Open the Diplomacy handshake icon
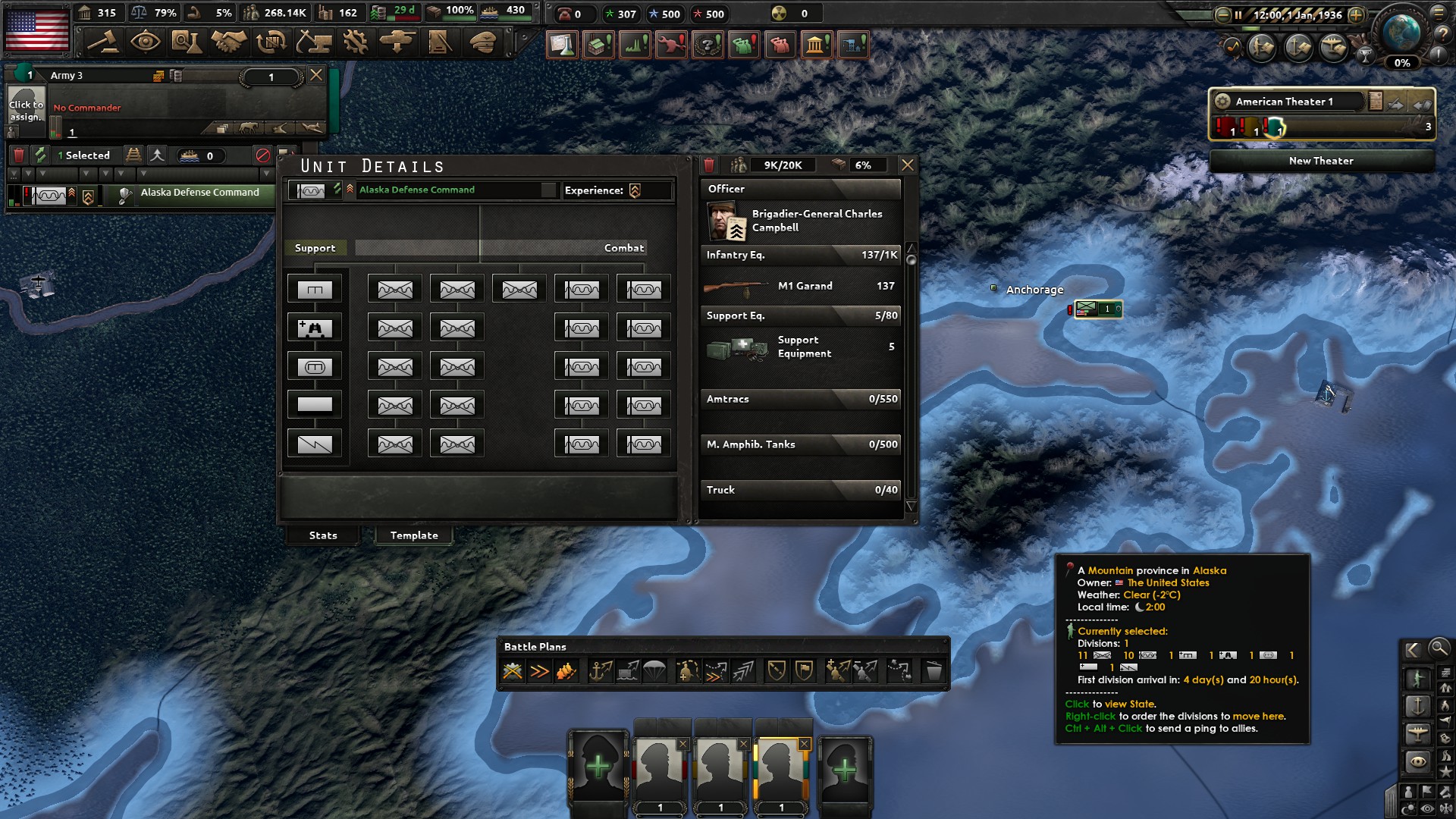The width and height of the screenshot is (1456, 819). click(x=229, y=43)
